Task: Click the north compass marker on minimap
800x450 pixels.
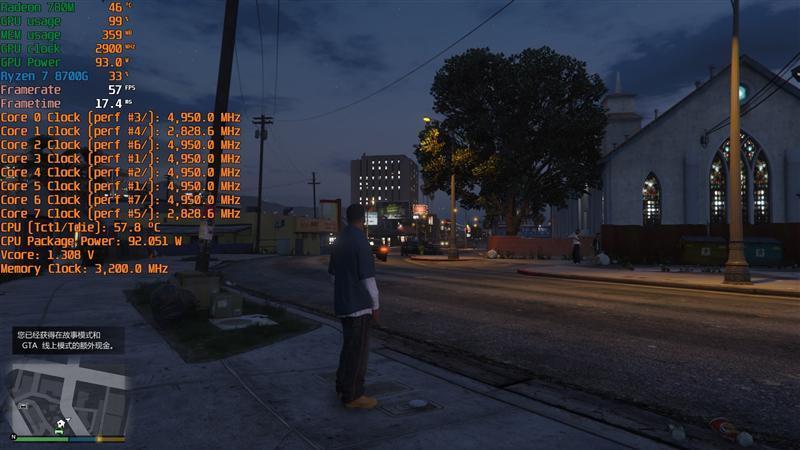Action: pos(15,437)
